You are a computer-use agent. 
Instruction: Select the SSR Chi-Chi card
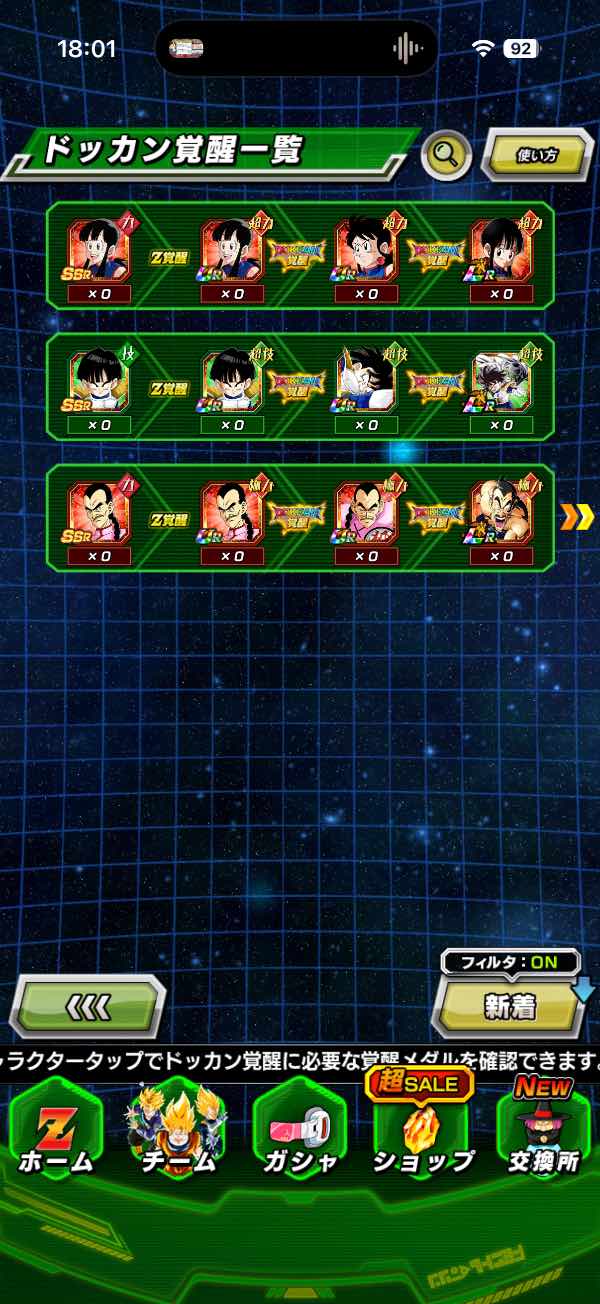coord(98,250)
